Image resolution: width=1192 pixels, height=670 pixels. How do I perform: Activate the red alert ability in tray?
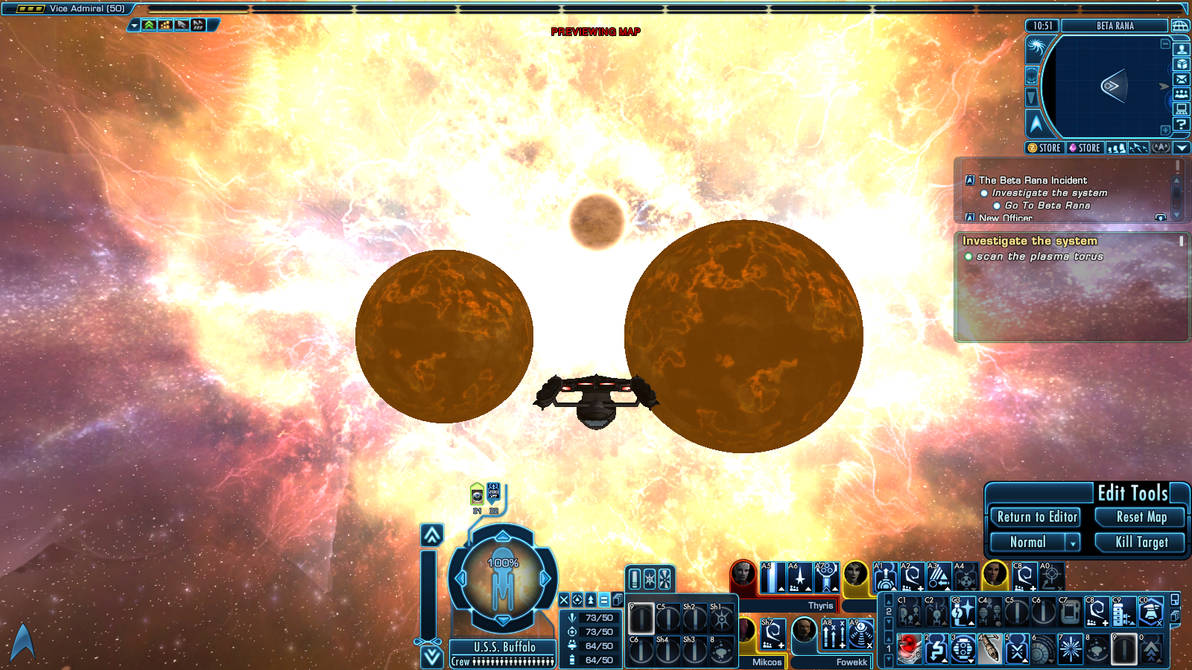point(909,646)
